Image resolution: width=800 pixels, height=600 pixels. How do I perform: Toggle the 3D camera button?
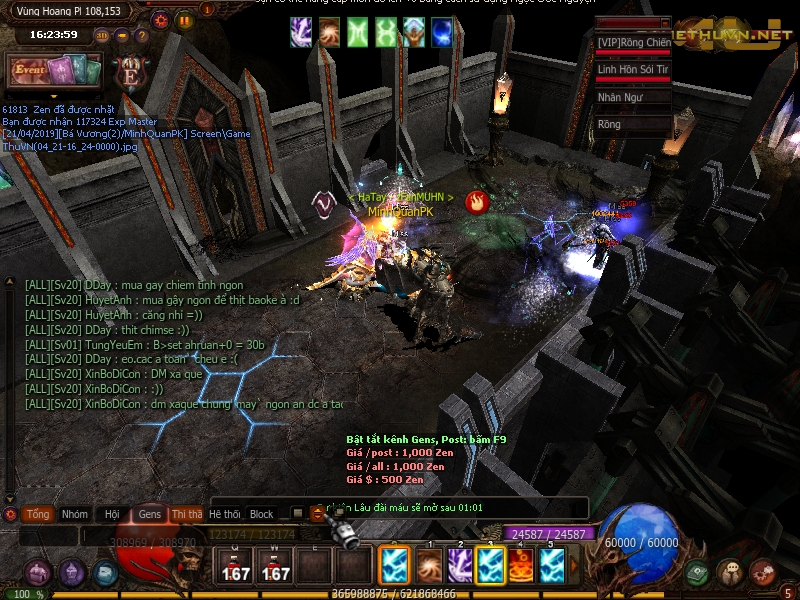(103, 36)
